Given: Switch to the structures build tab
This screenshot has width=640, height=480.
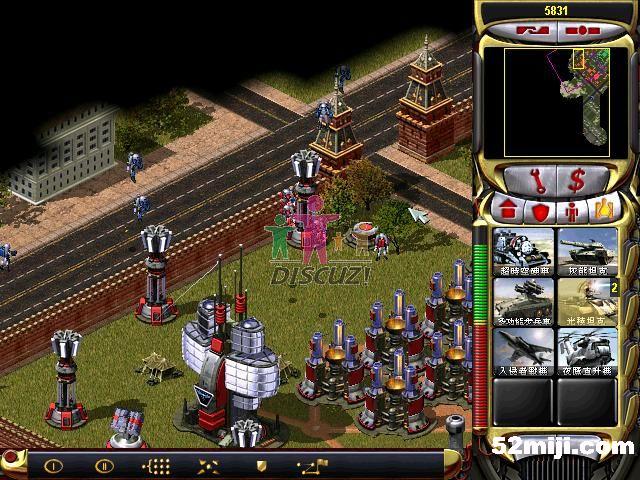Looking at the screenshot, I should coord(509,210).
